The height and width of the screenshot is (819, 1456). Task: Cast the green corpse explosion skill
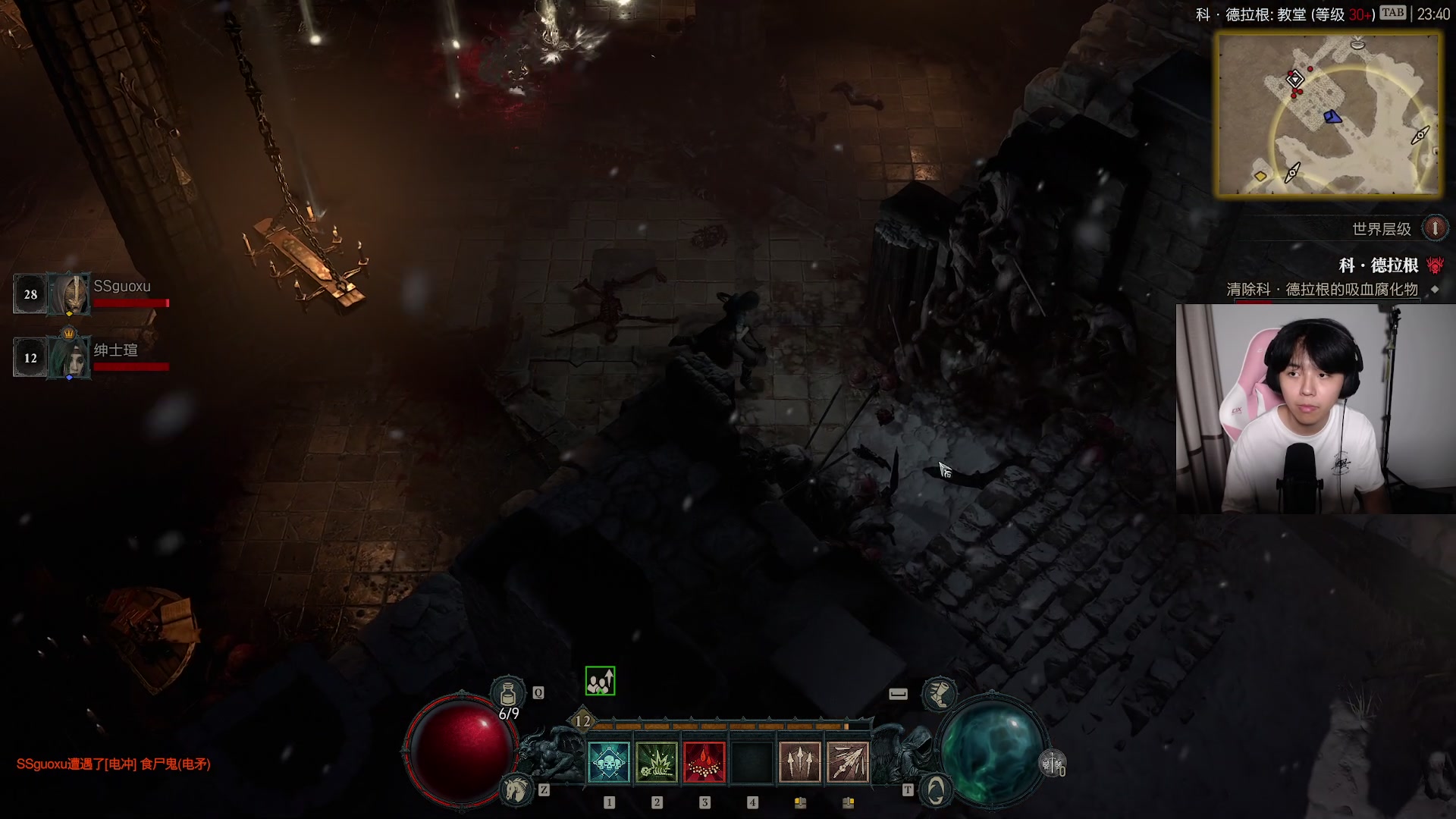tap(657, 762)
